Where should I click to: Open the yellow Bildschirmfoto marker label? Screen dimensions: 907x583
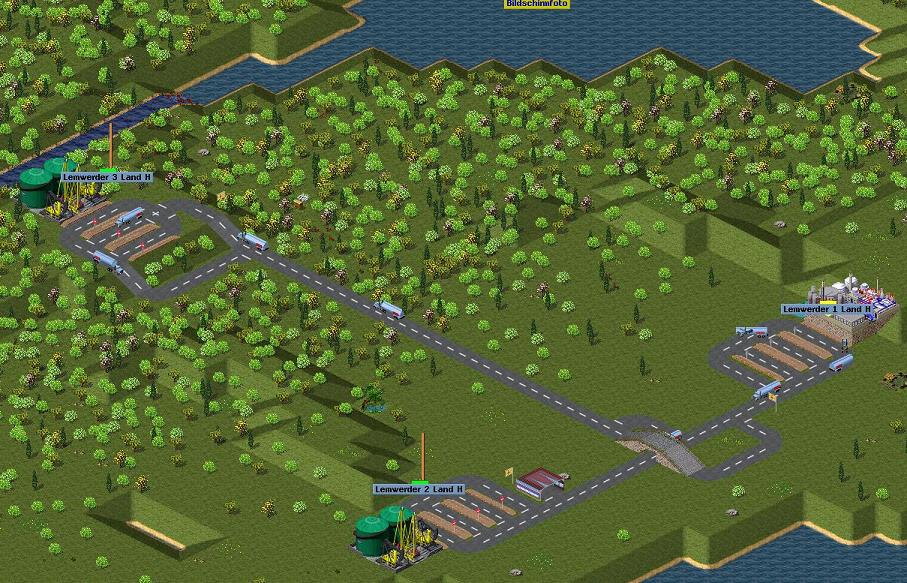(x=537, y=4)
